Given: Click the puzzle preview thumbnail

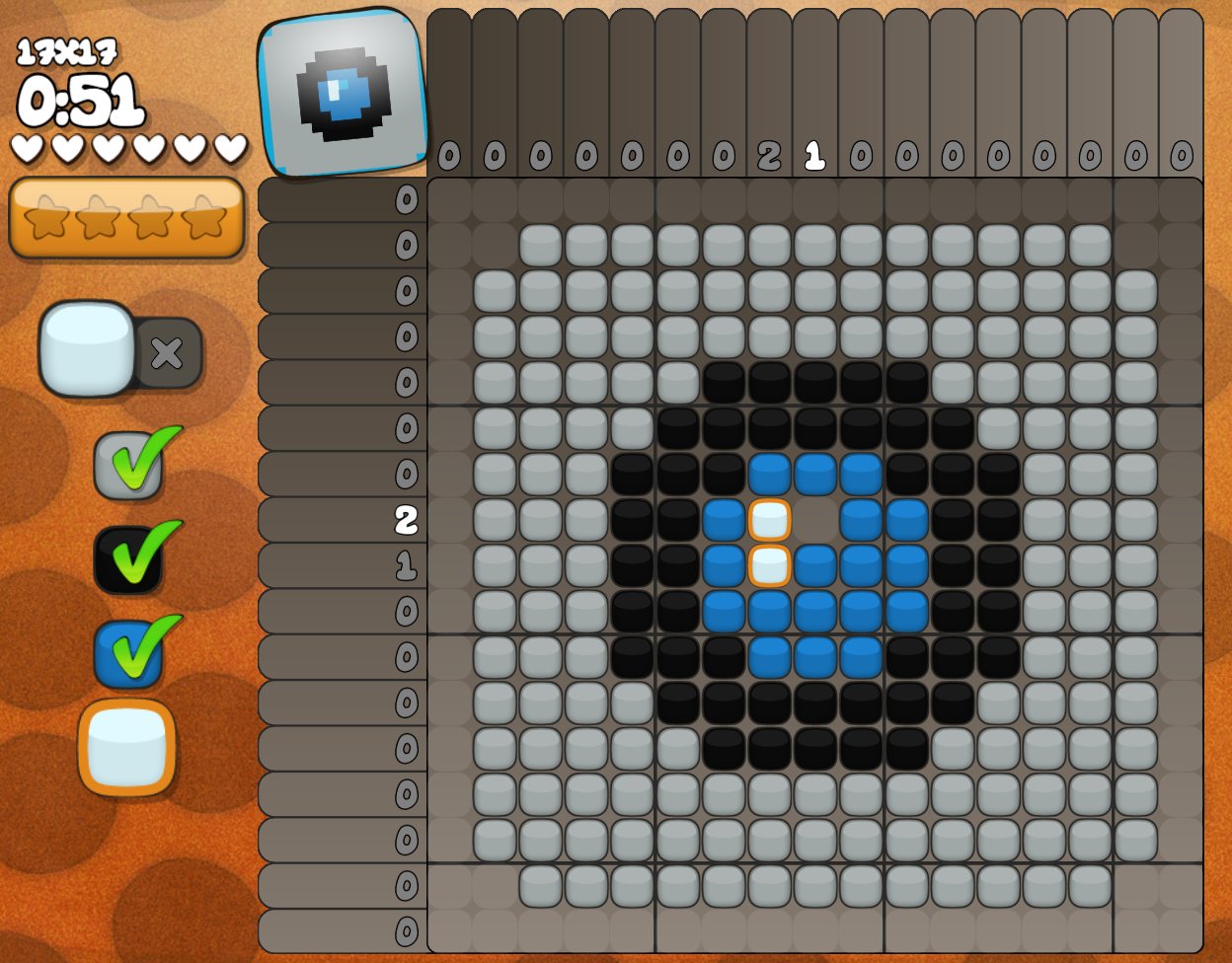Looking at the screenshot, I should 344,94.
